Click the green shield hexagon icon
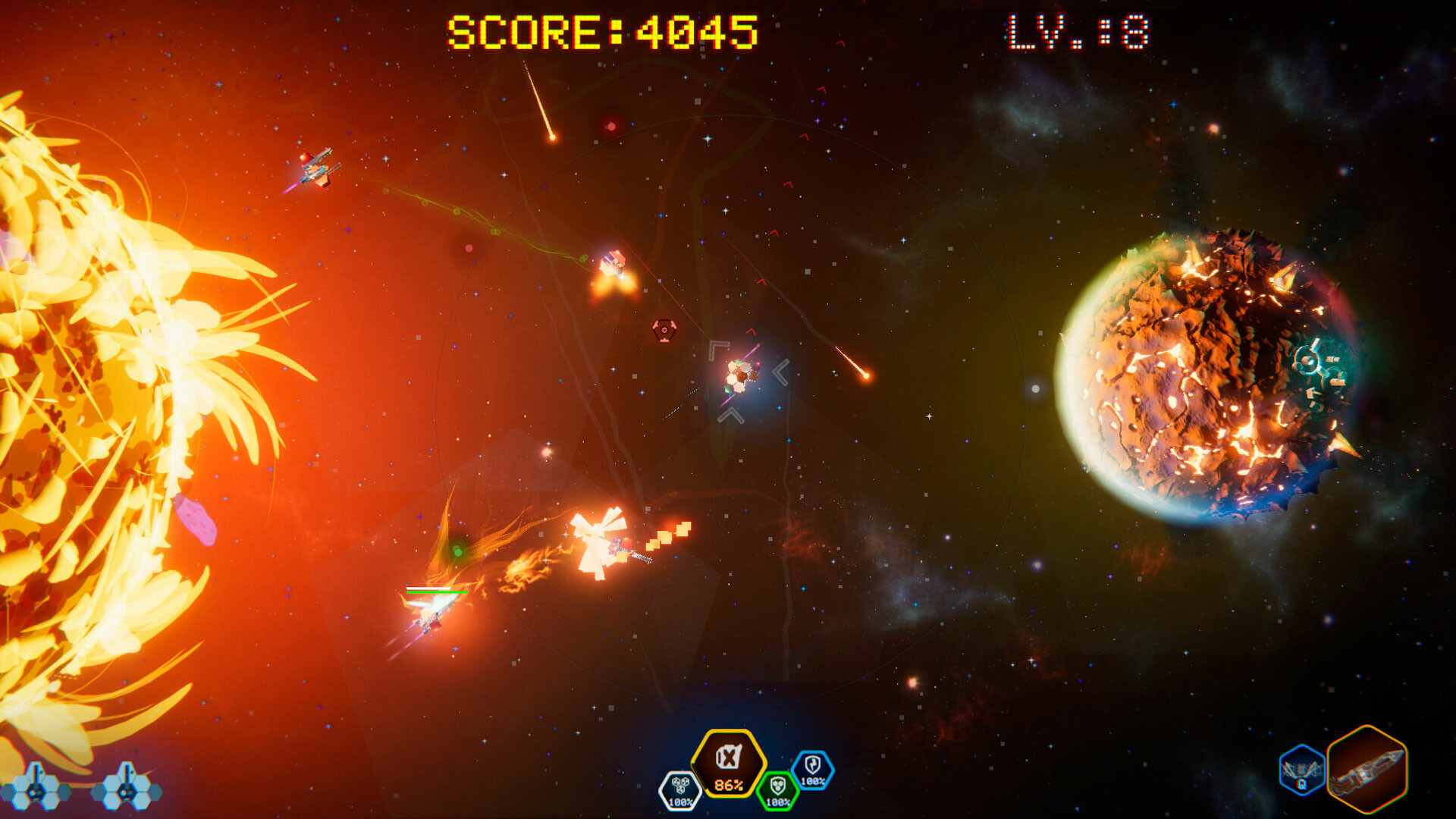The image size is (1456, 819). tap(777, 790)
